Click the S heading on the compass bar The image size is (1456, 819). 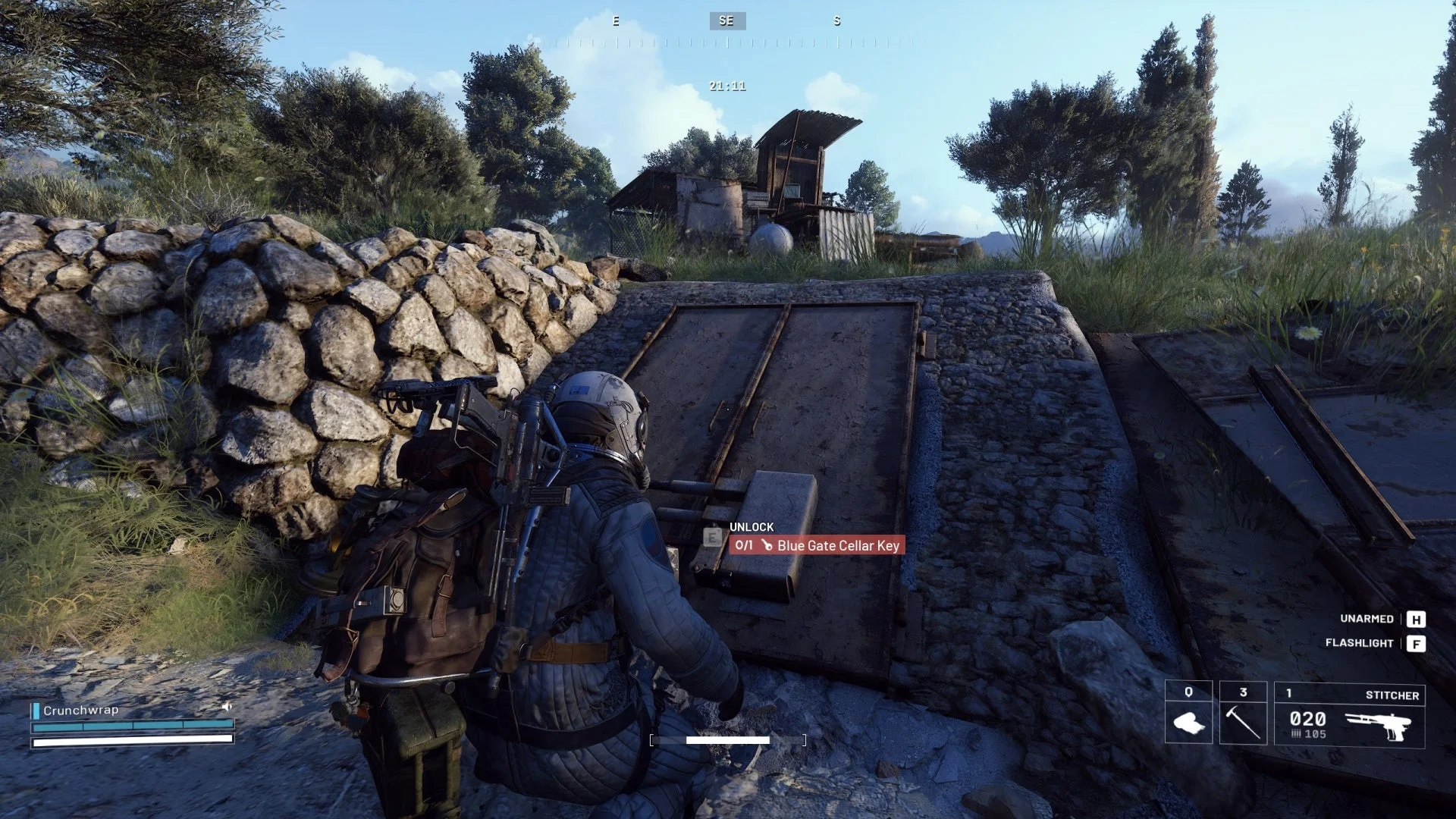(836, 21)
